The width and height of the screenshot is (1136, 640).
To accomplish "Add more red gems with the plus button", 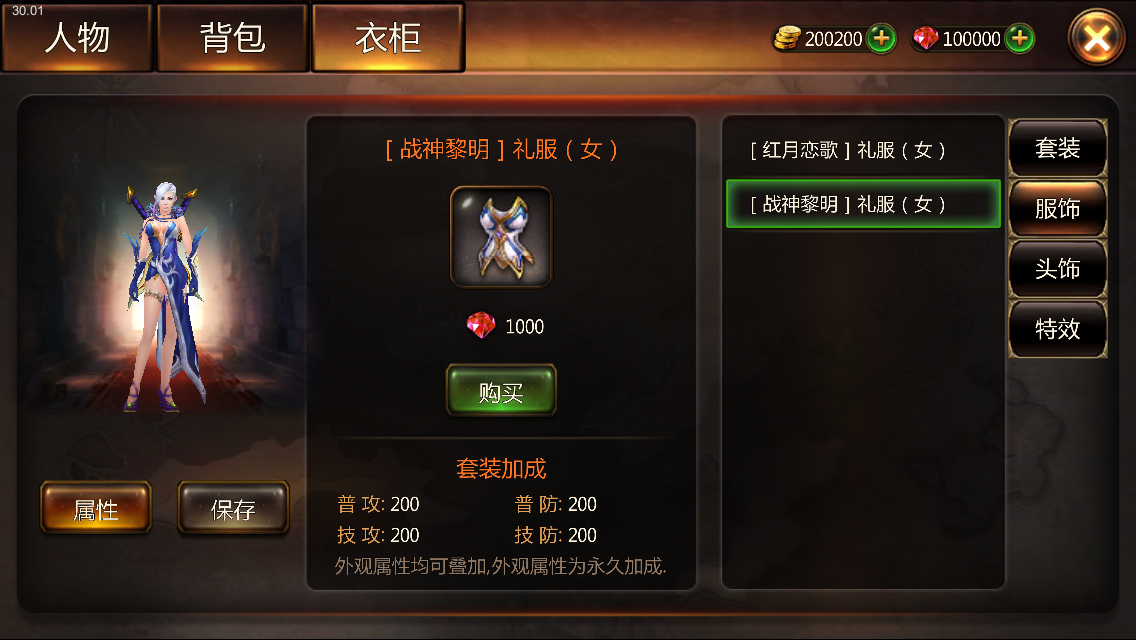I will (1019, 39).
